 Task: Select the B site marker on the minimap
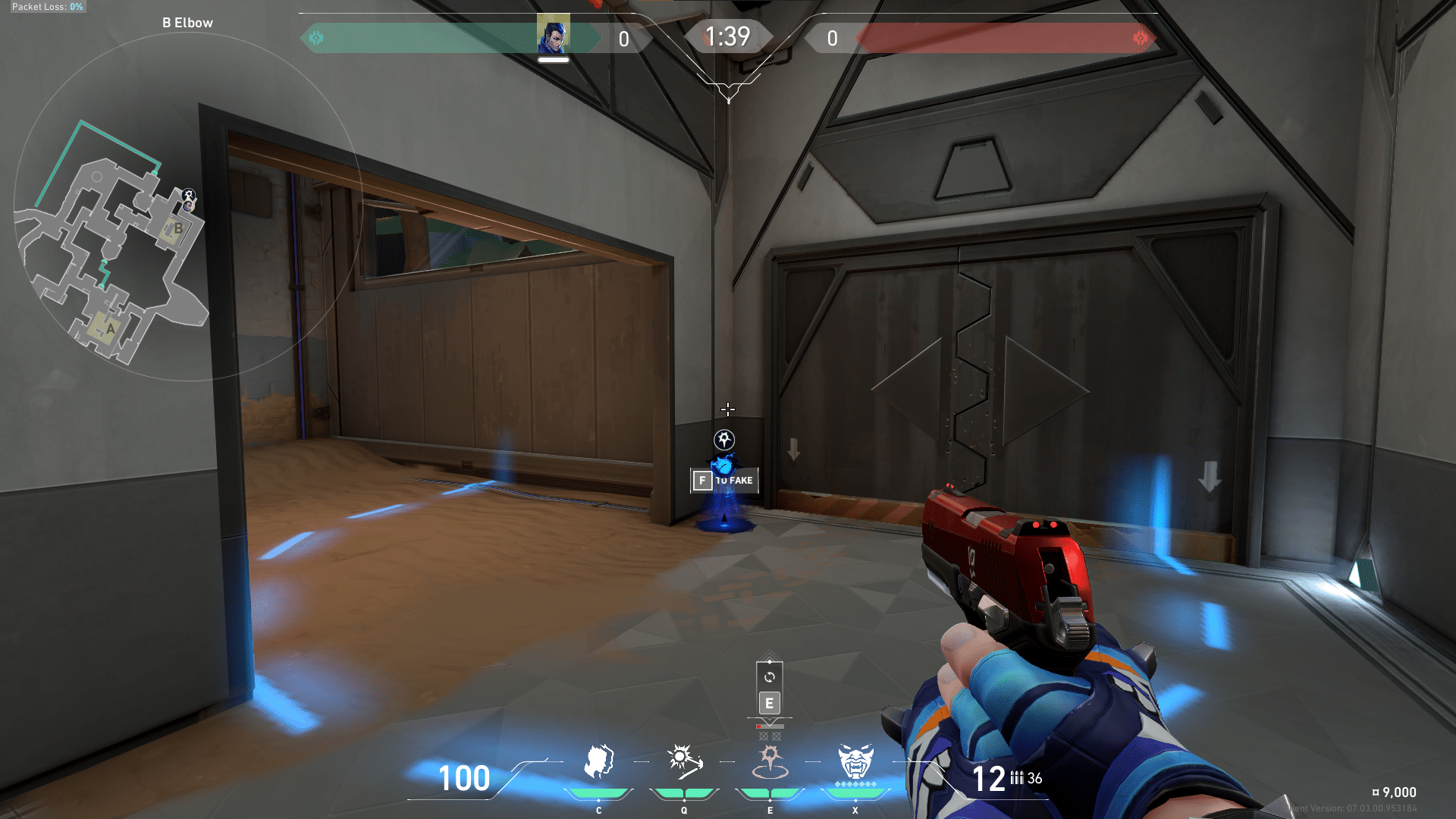click(177, 228)
